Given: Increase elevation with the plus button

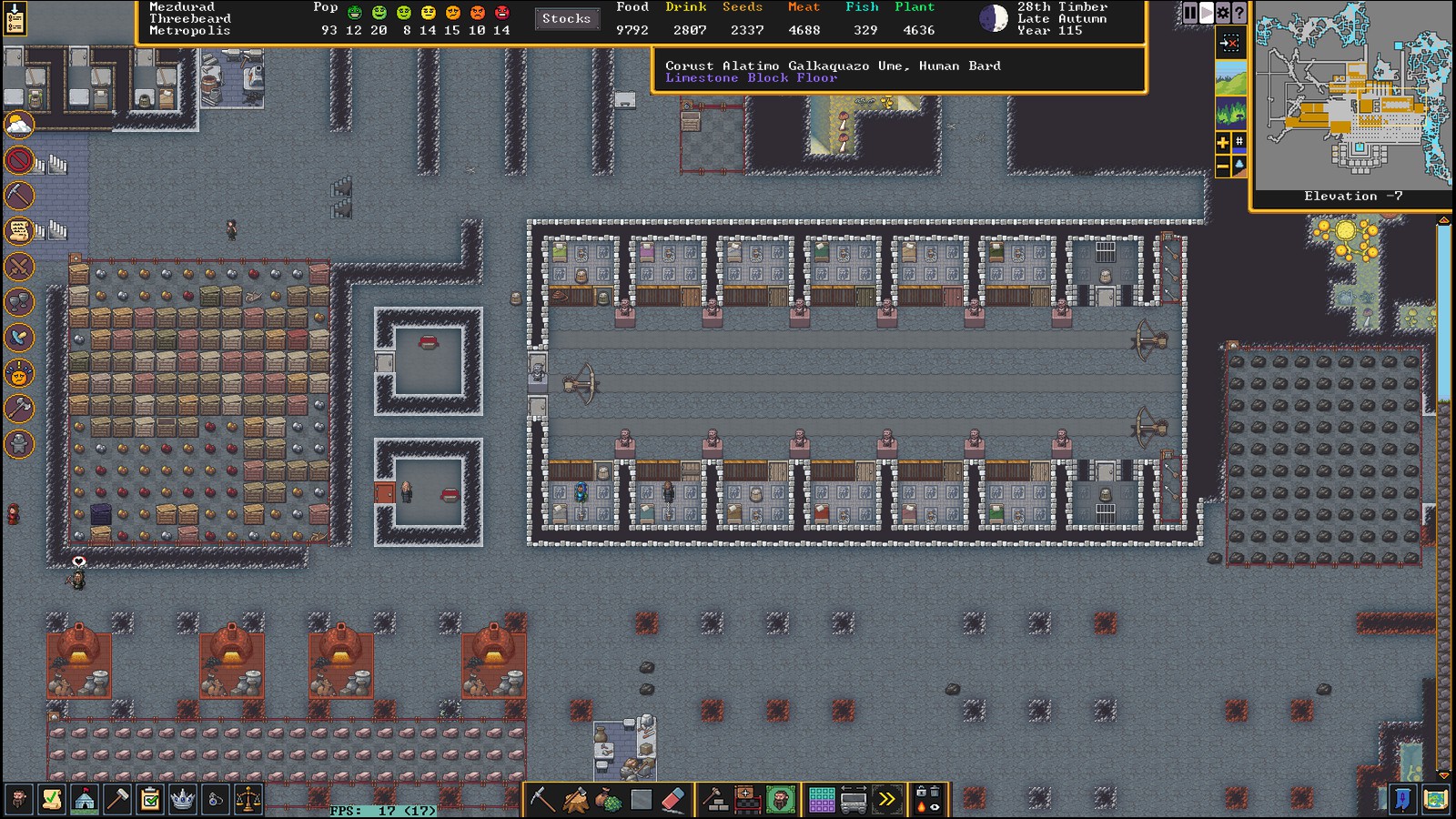Looking at the screenshot, I should [x=1223, y=142].
